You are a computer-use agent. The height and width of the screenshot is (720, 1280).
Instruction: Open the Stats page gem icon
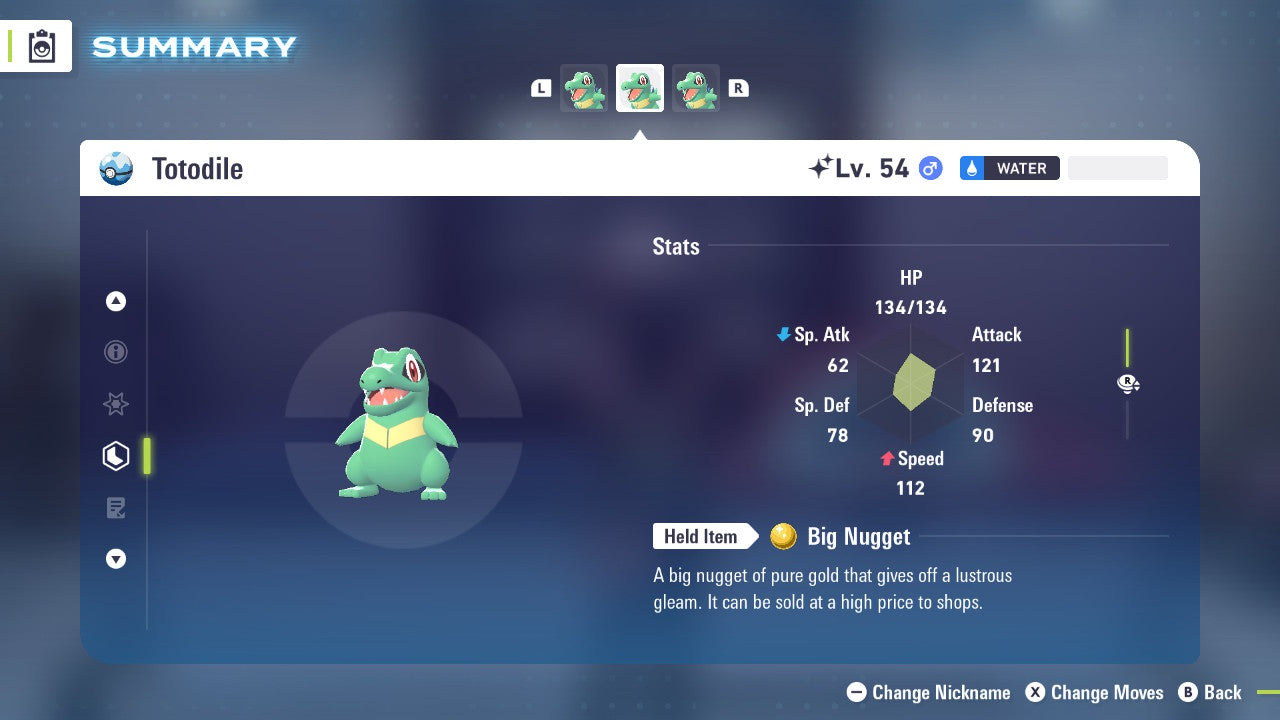coord(116,456)
